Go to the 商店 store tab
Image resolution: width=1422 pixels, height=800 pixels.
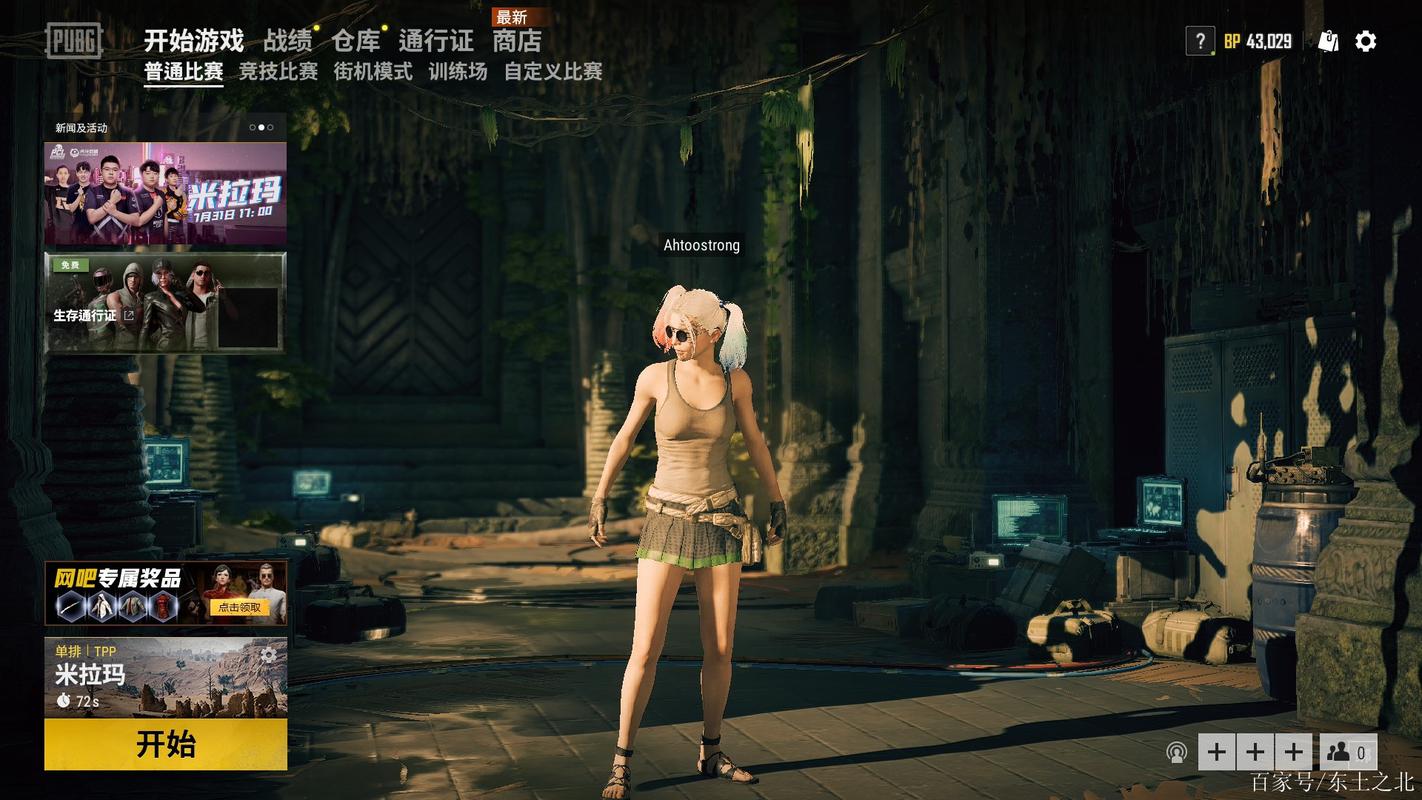517,41
